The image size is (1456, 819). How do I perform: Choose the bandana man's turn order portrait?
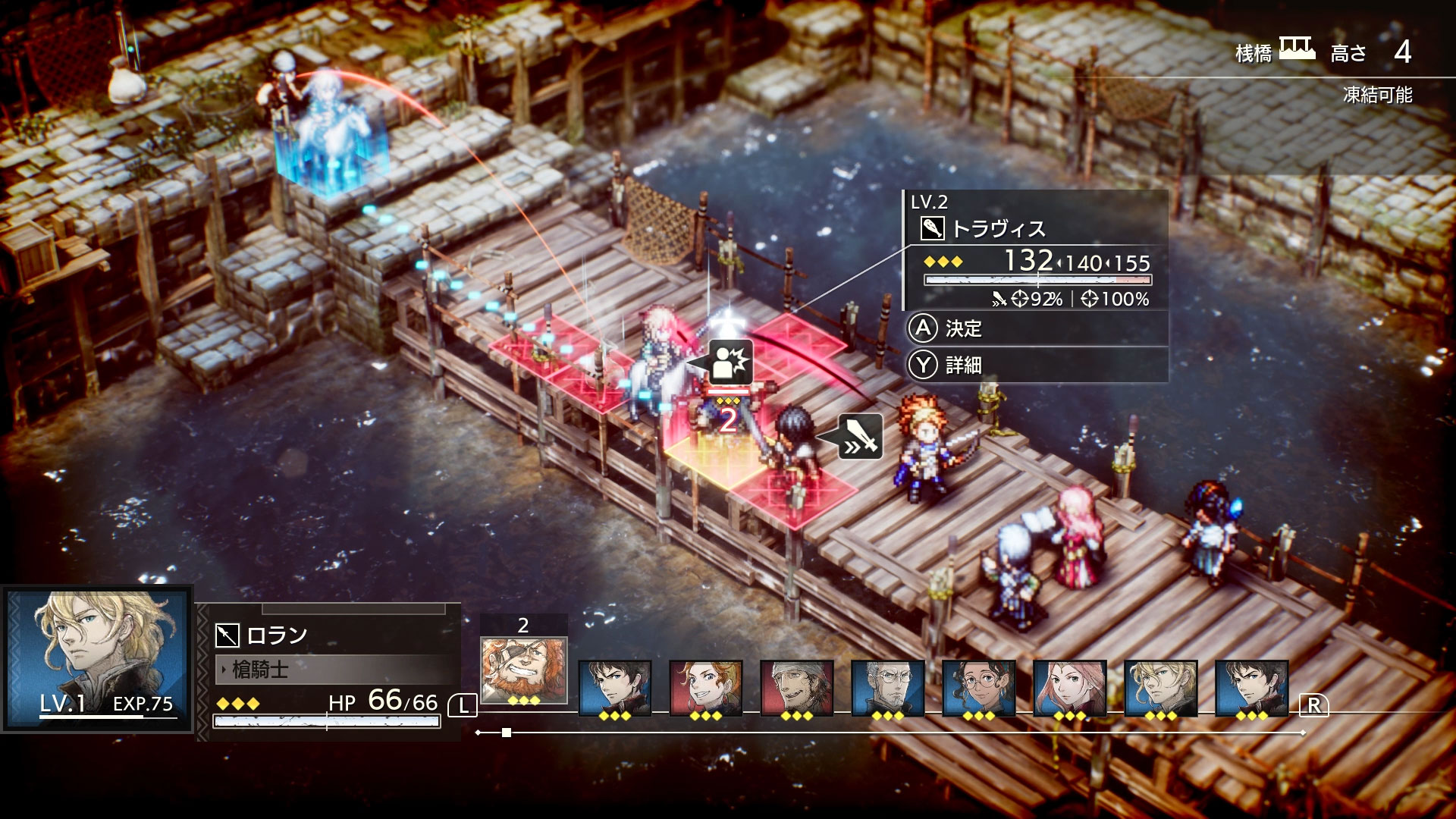coord(796,688)
